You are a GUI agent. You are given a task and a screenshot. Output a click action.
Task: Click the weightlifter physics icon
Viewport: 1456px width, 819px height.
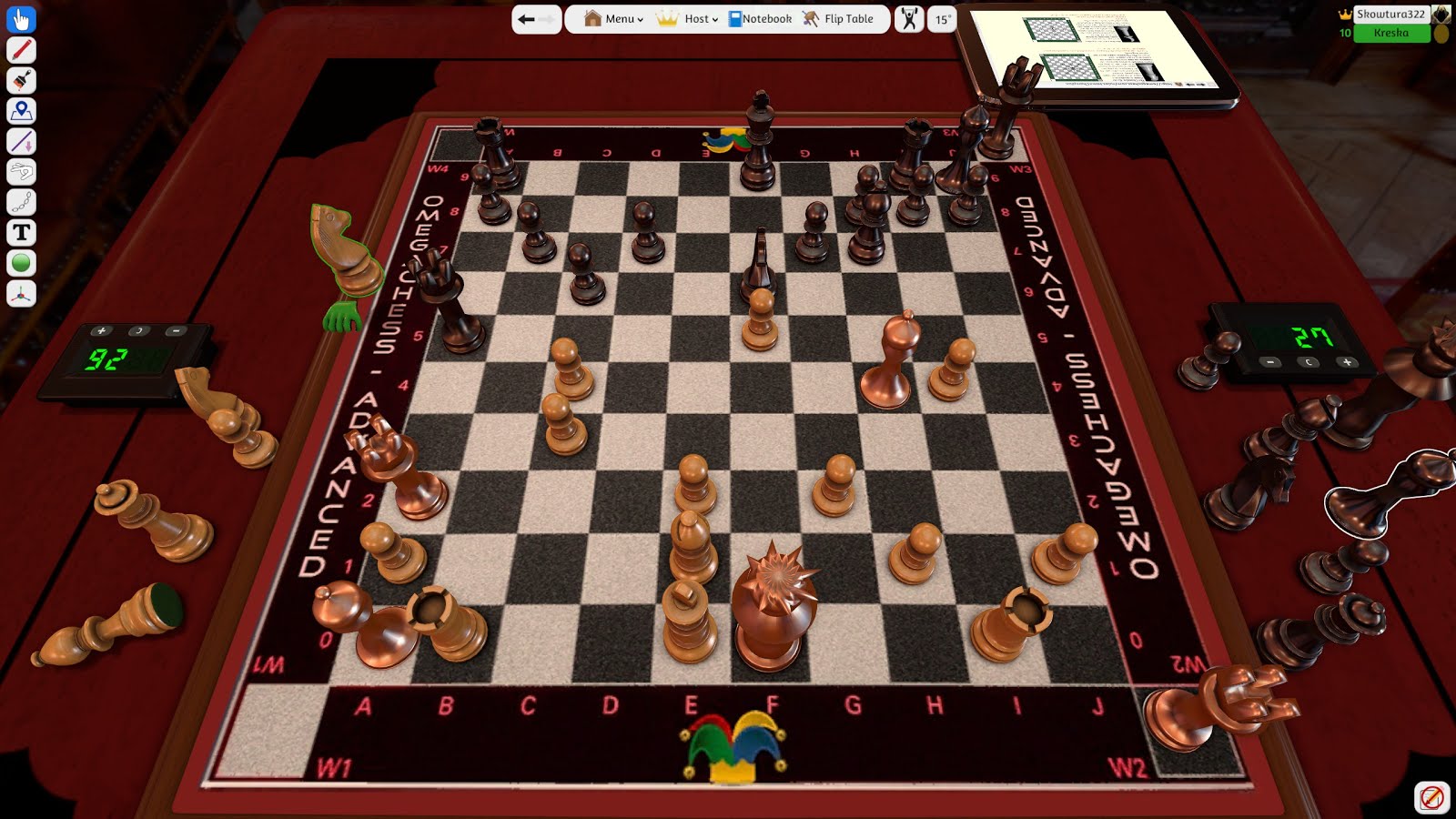click(907, 18)
